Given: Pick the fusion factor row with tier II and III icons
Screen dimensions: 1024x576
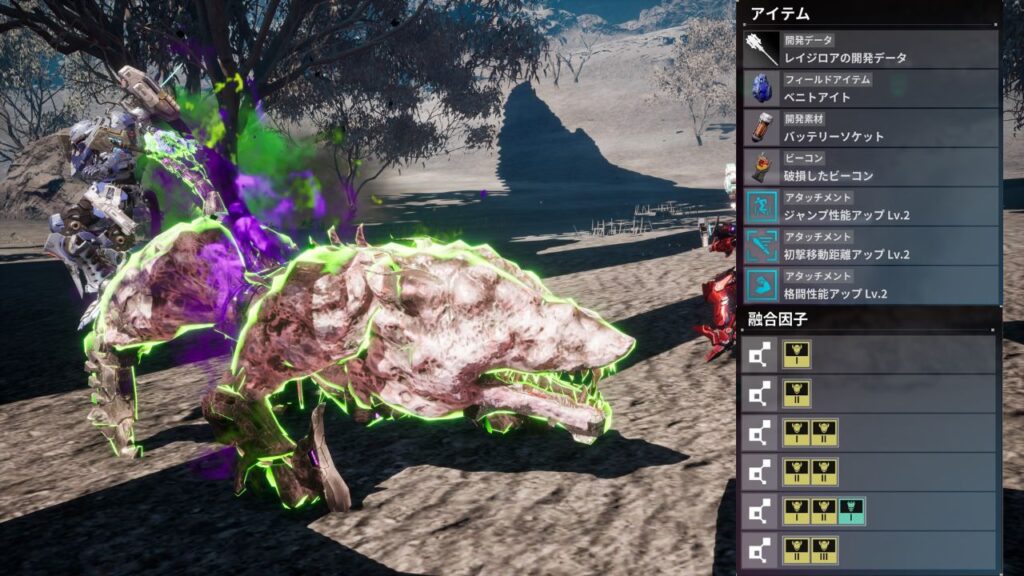Looking at the screenshot, I should (868, 550).
